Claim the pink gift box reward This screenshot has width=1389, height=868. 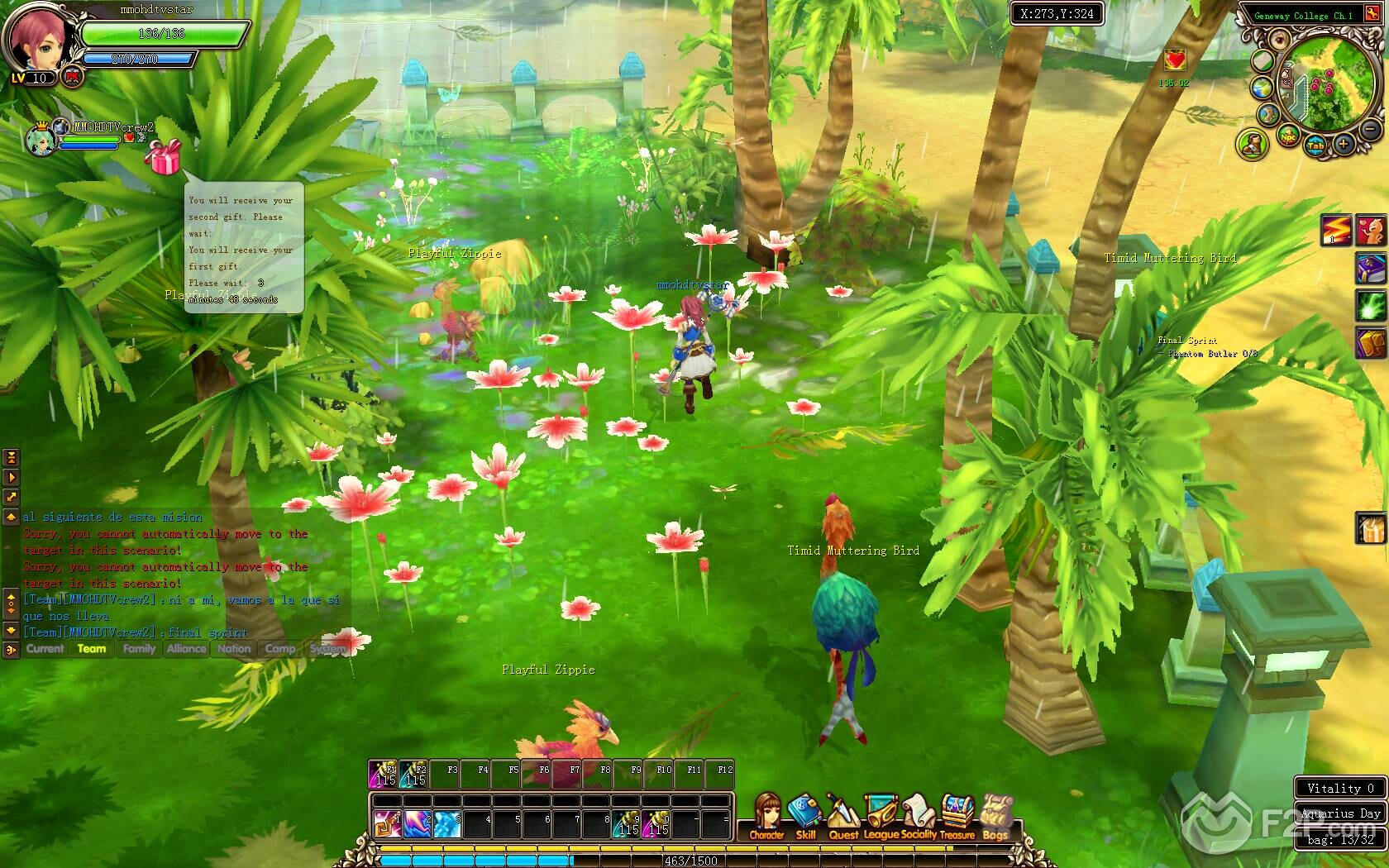pyautogui.click(x=163, y=156)
